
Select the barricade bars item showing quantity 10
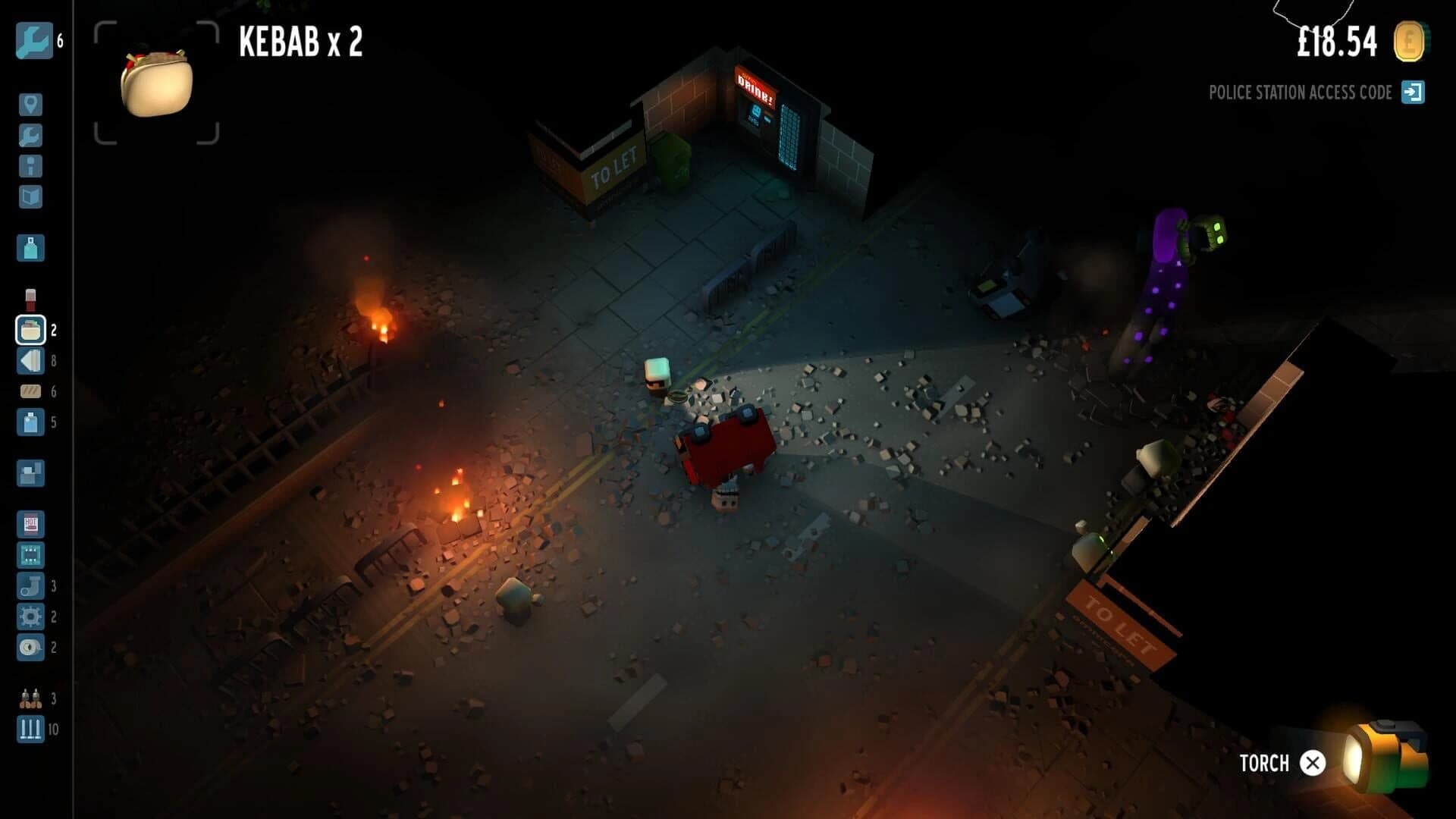tap(30, 730)
